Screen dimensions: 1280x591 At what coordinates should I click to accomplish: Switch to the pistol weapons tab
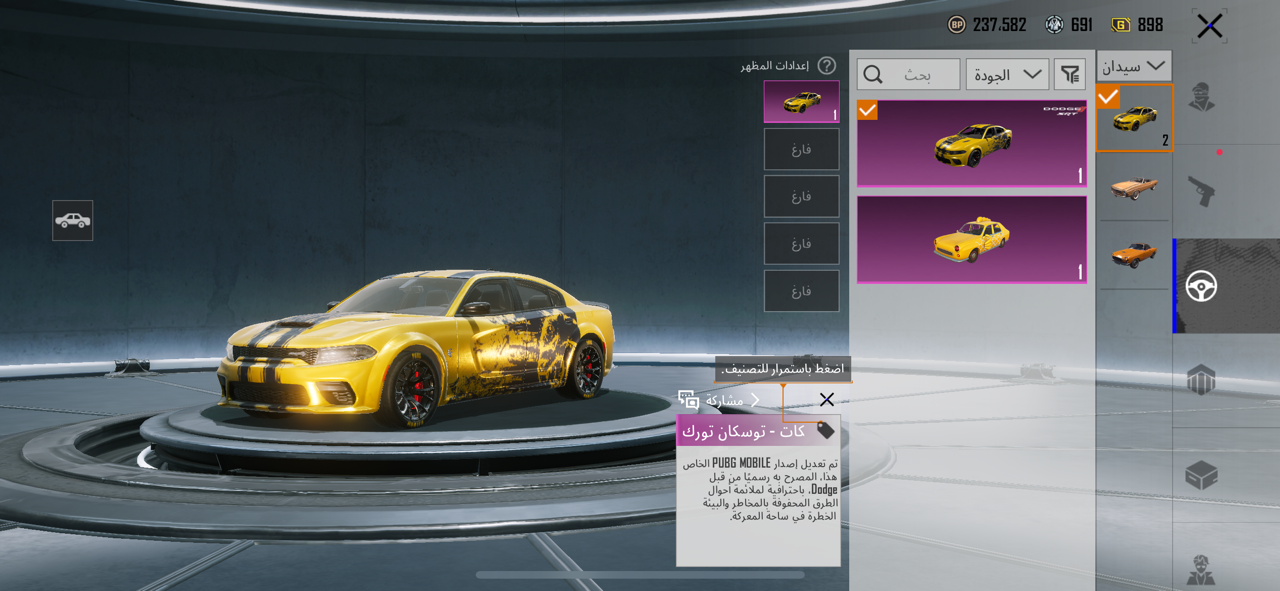tap(1201, 190)
